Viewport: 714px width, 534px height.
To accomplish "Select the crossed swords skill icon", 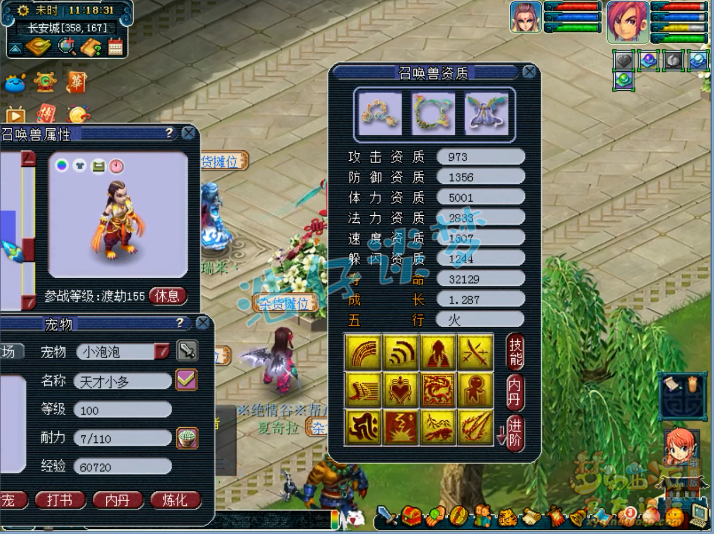I will click(x=474, y=352).
